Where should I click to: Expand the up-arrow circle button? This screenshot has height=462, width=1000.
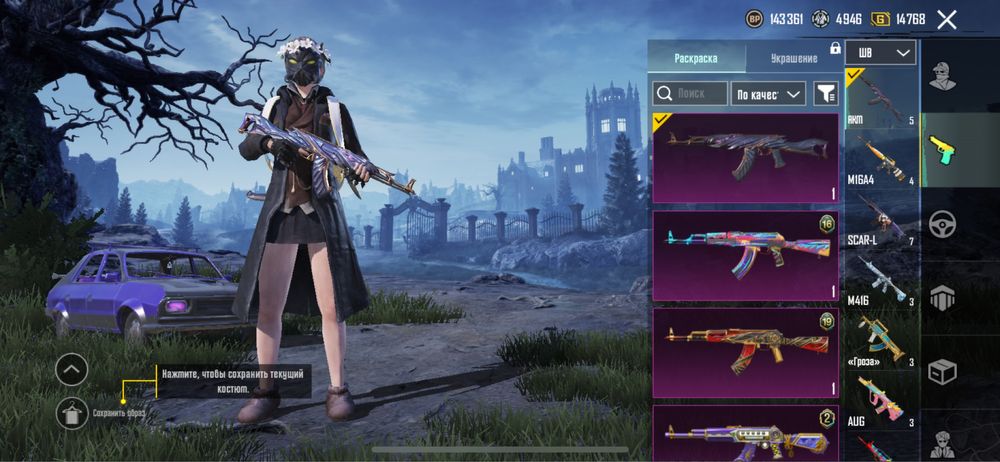point(72,370)
